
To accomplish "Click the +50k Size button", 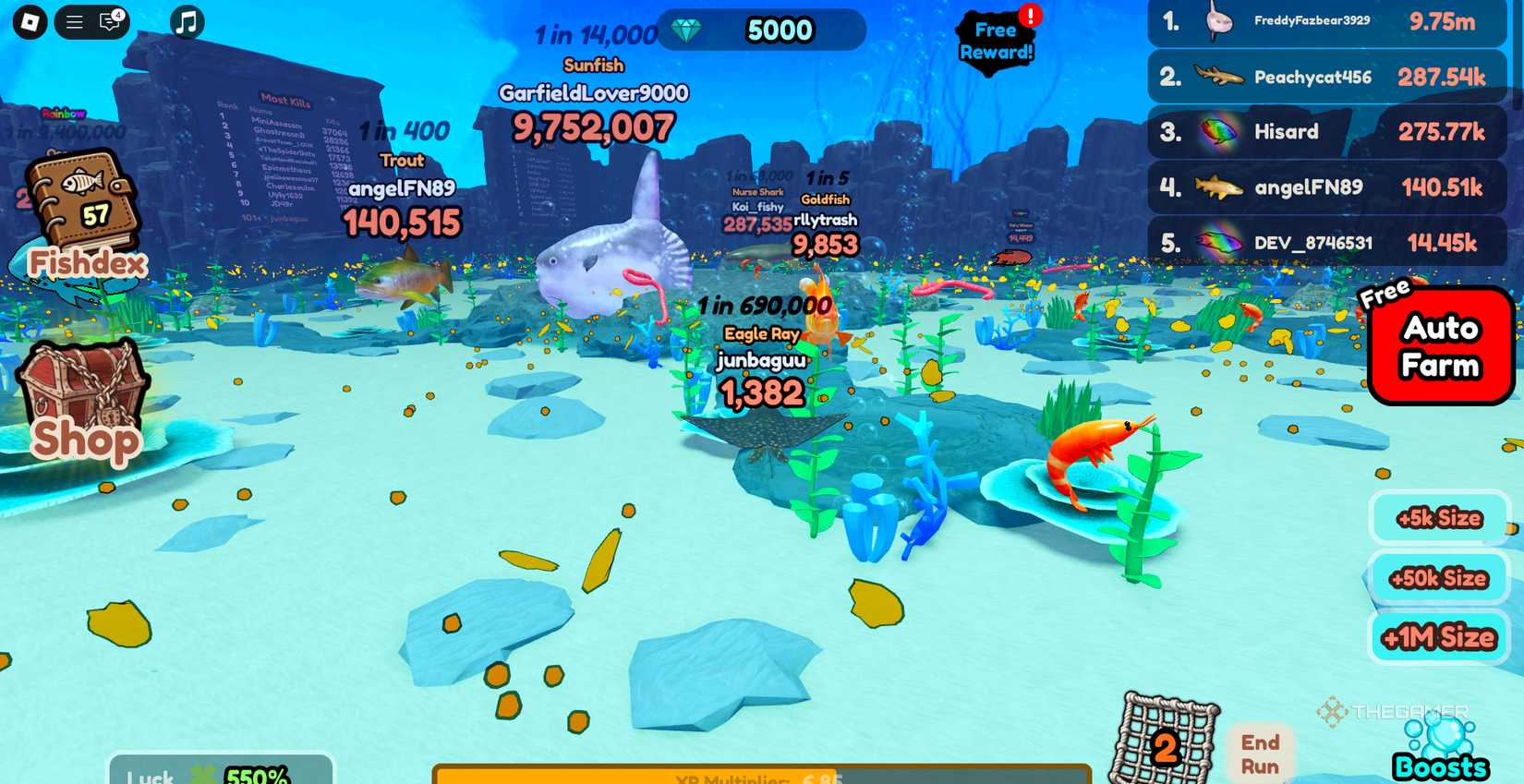I will pos(1438,578).
